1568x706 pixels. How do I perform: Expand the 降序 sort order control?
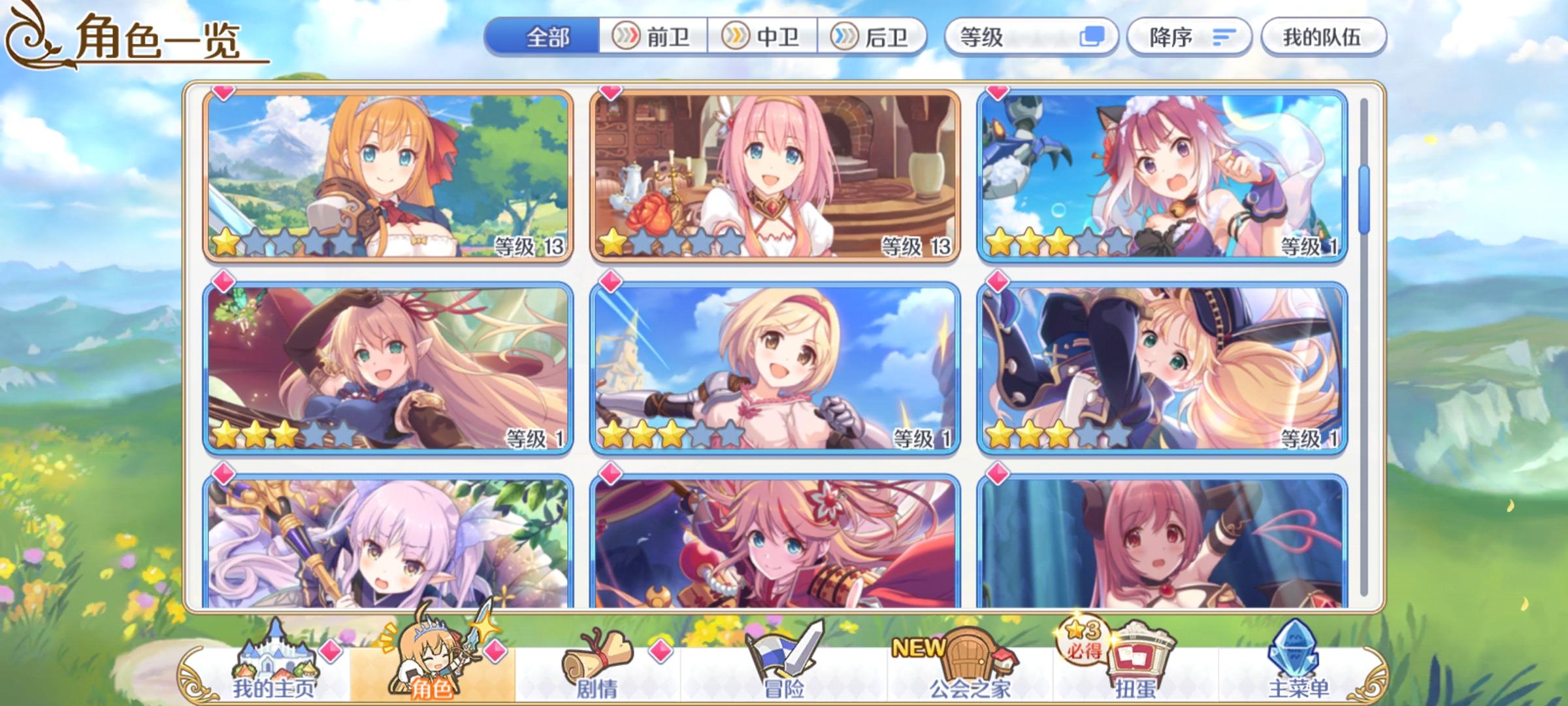tap(1189, 37)
